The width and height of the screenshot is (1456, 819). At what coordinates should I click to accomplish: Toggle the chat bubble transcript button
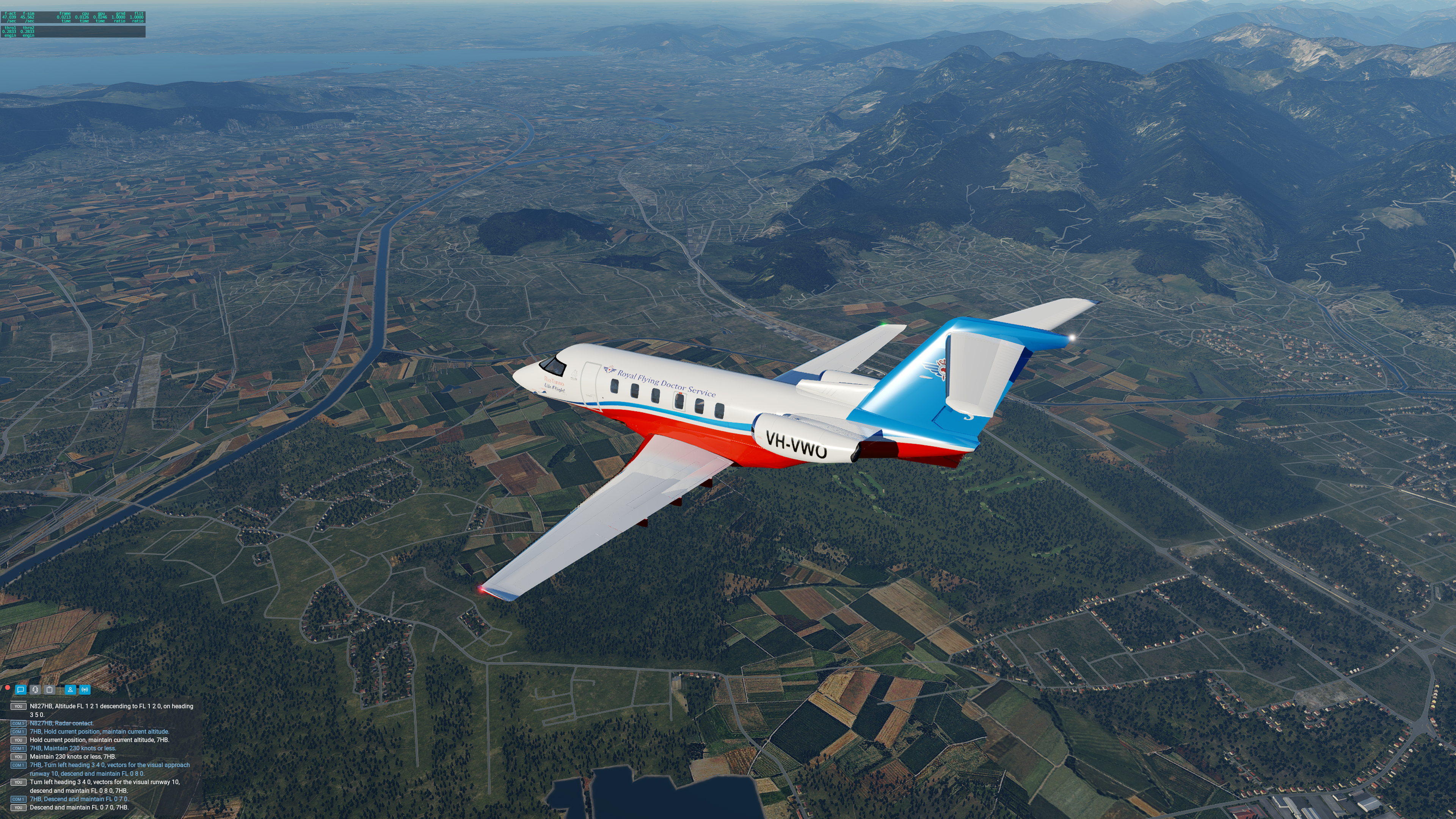[21, 690]
